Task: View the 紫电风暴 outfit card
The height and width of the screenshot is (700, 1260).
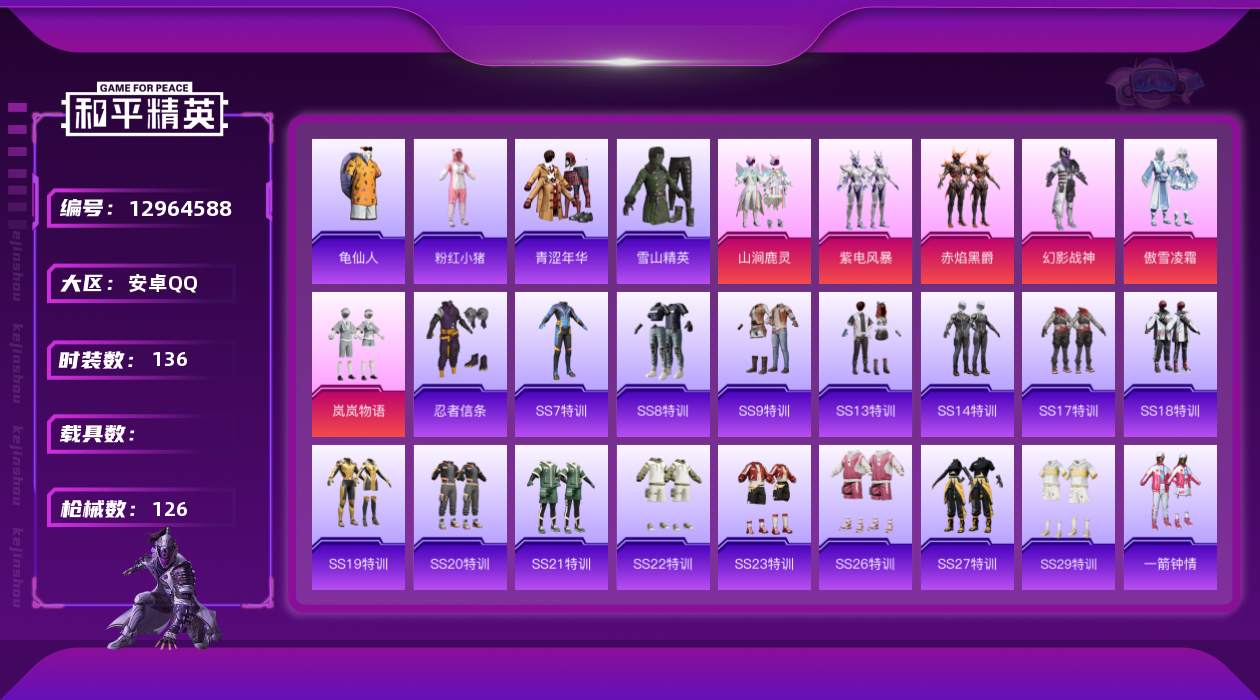Action: pyautogui.click(x=865, y=210)
